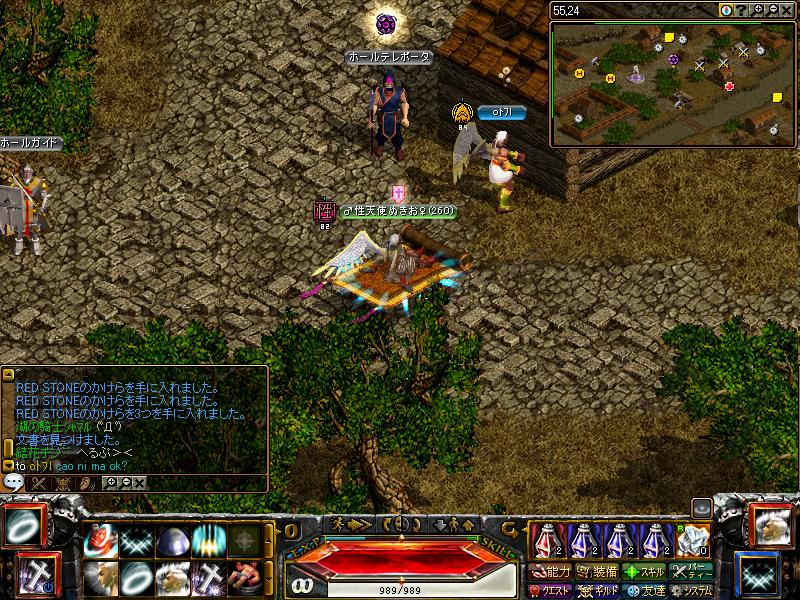Open the ギルド (Guild) window
The width and height of the screenshot is (800, 600).
click(596, 591)
